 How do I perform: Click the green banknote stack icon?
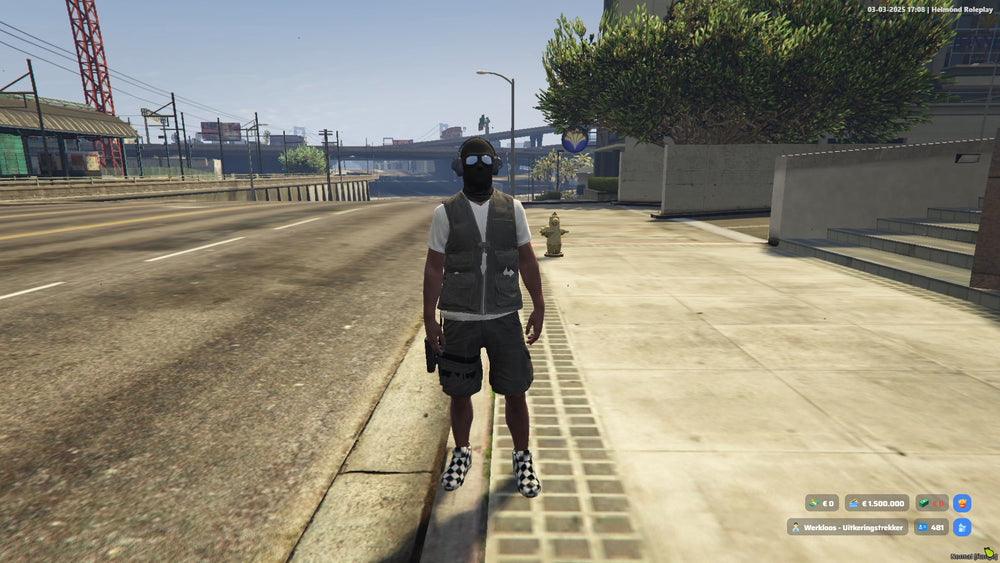pyautogui.click(x=926, y=504)
